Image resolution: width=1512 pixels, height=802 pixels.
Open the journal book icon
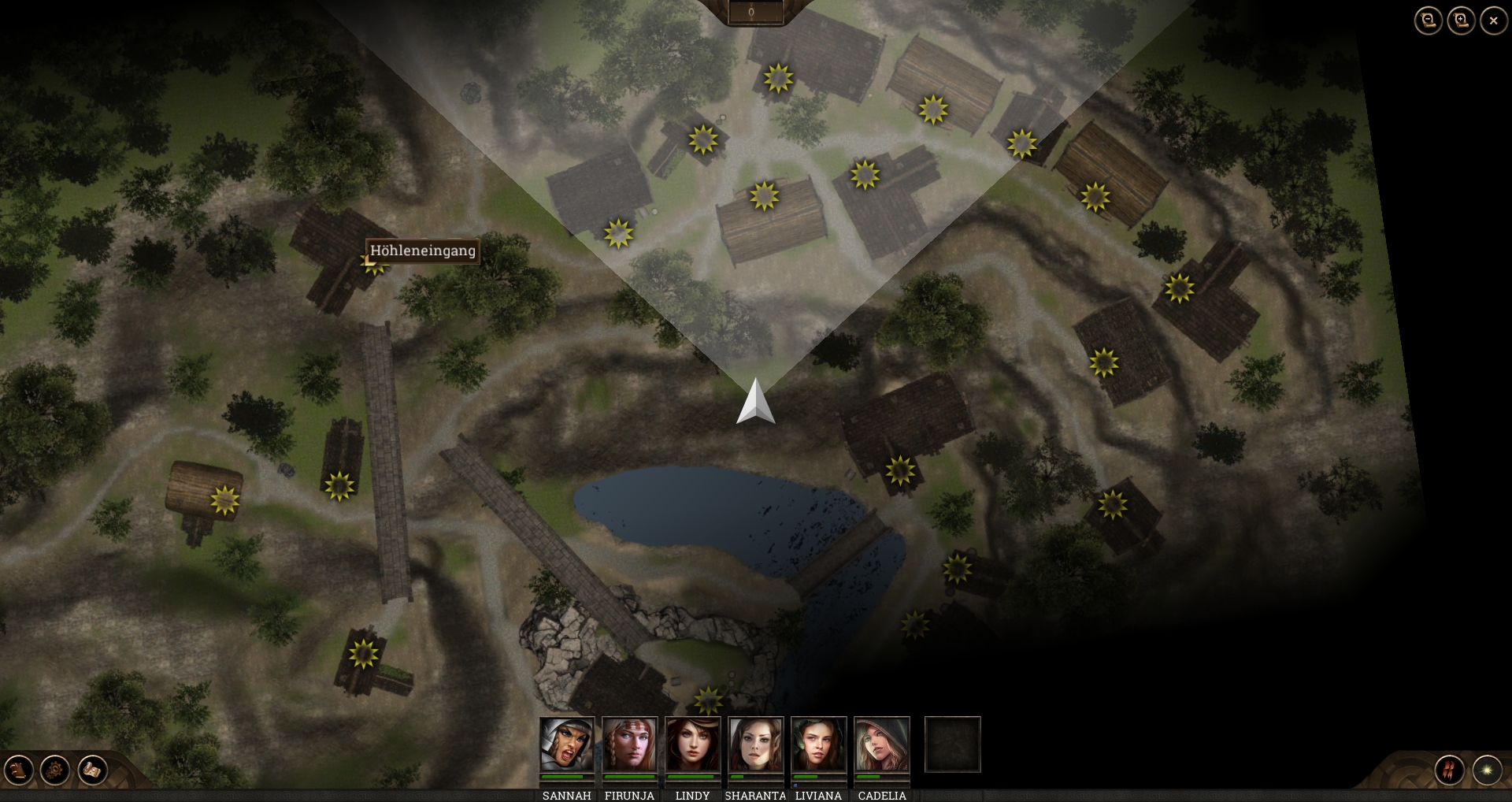point(19,770)
